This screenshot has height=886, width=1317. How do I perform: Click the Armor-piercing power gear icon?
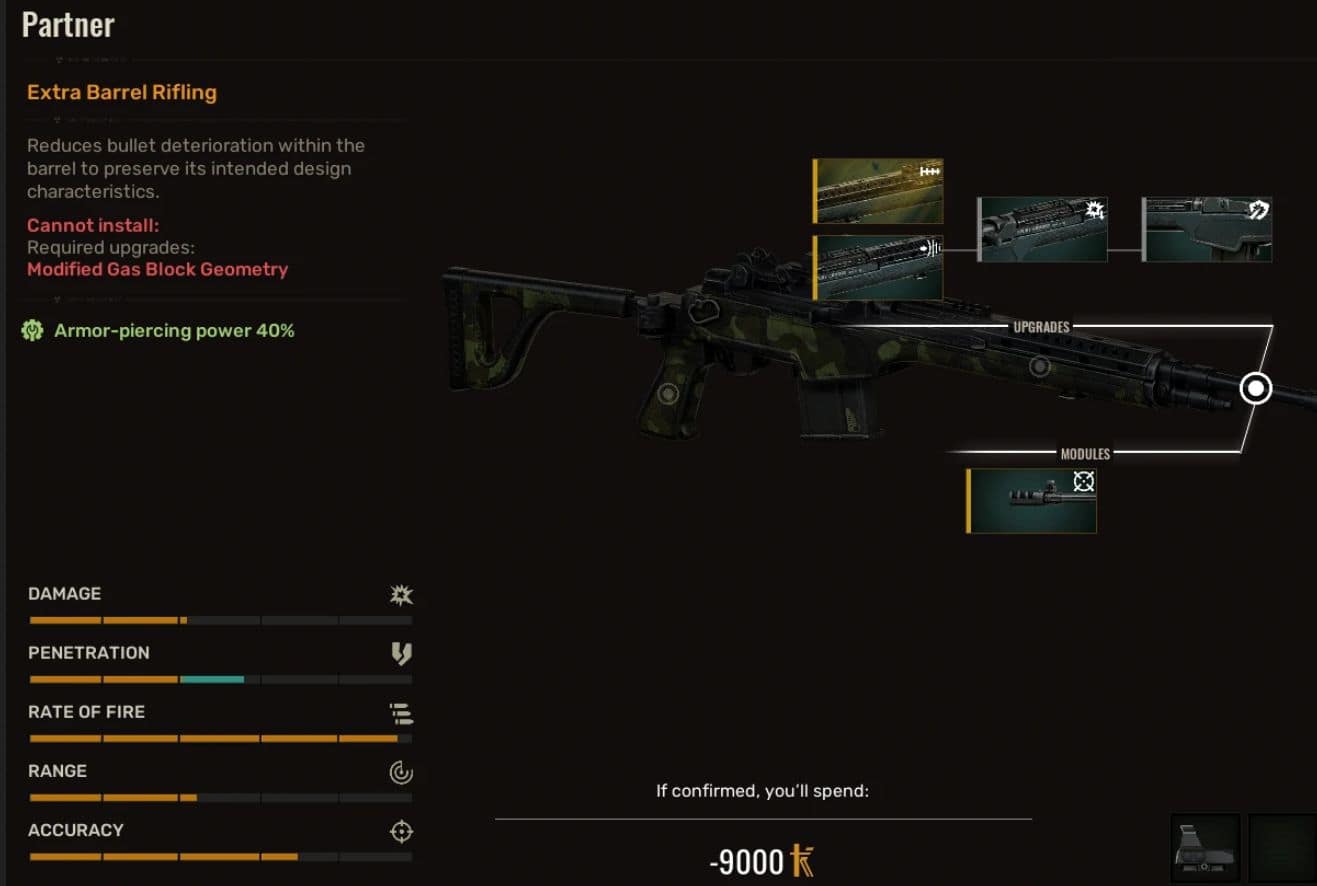pos(35,330)
